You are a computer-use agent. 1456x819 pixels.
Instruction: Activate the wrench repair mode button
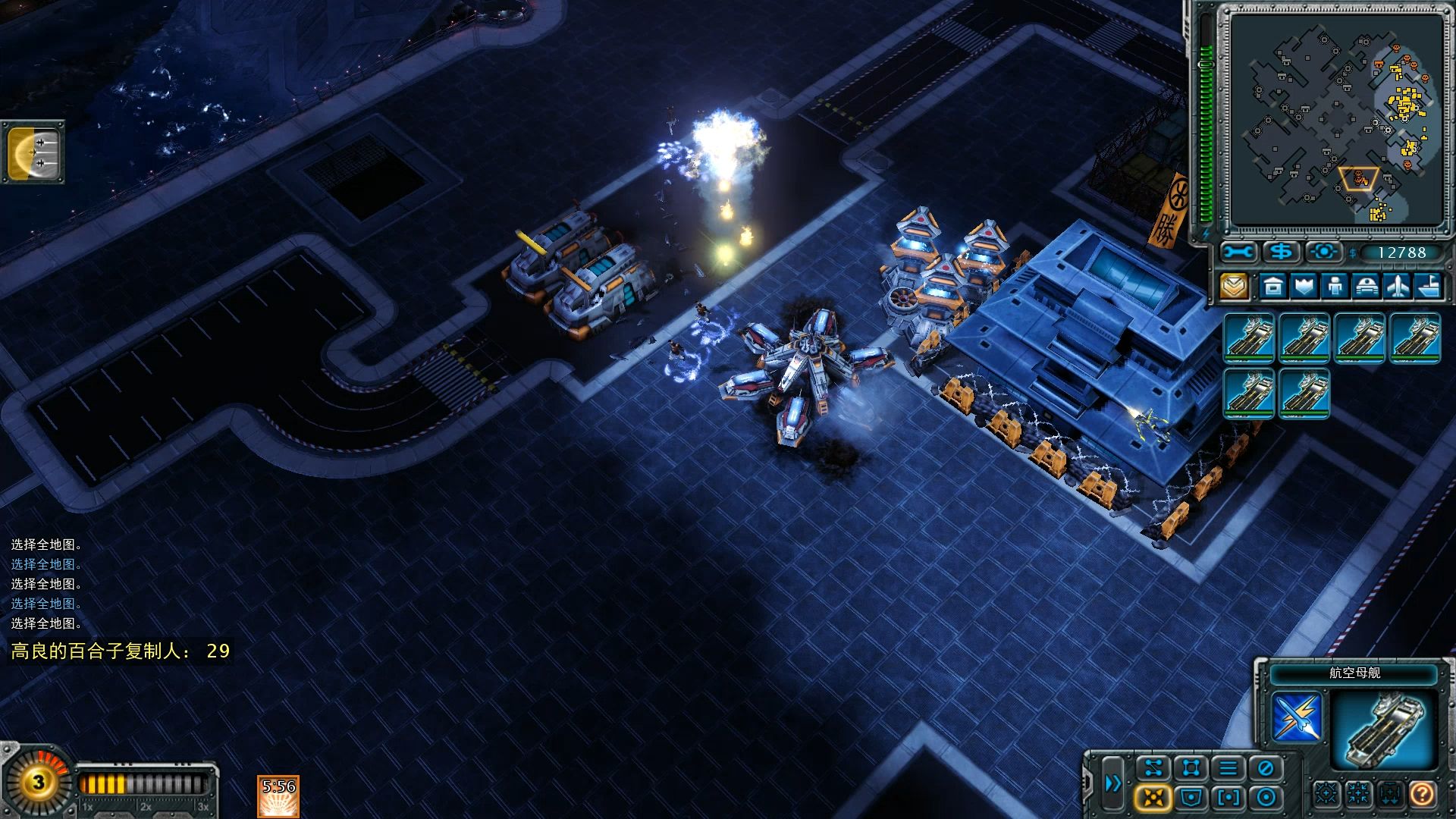tap(1238, 252)
